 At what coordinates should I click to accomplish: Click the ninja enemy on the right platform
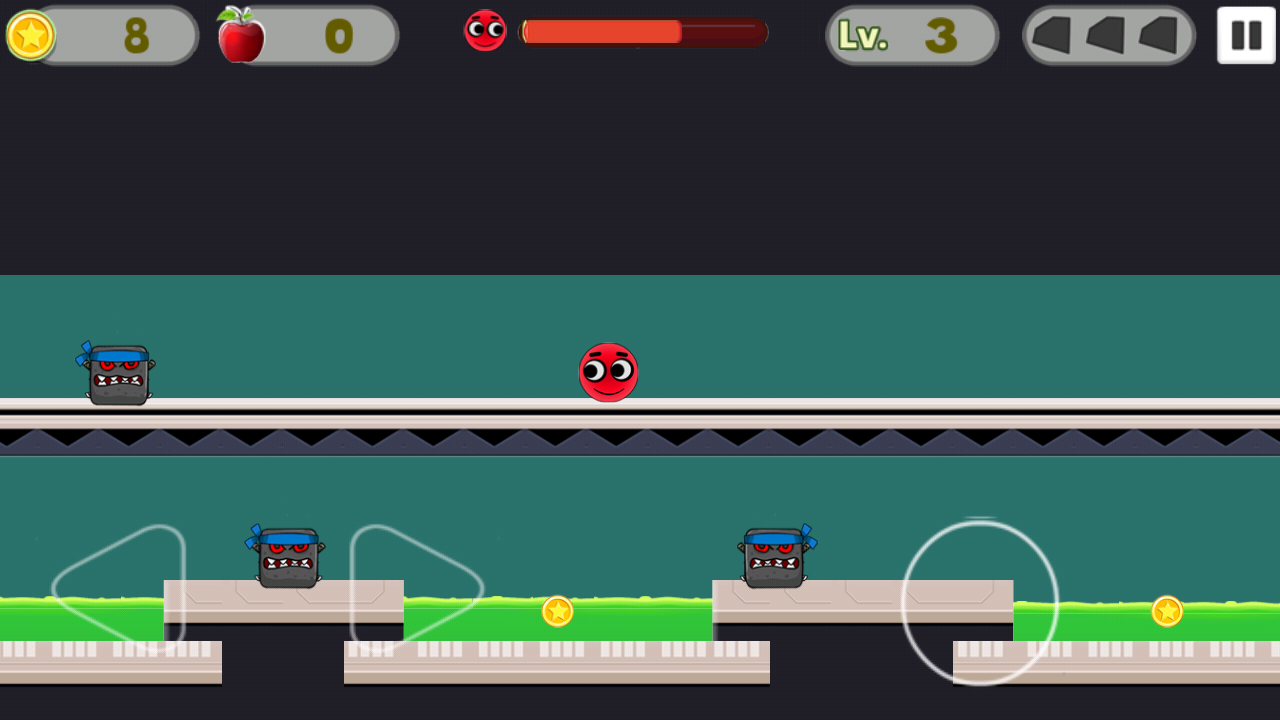[775, 558]
